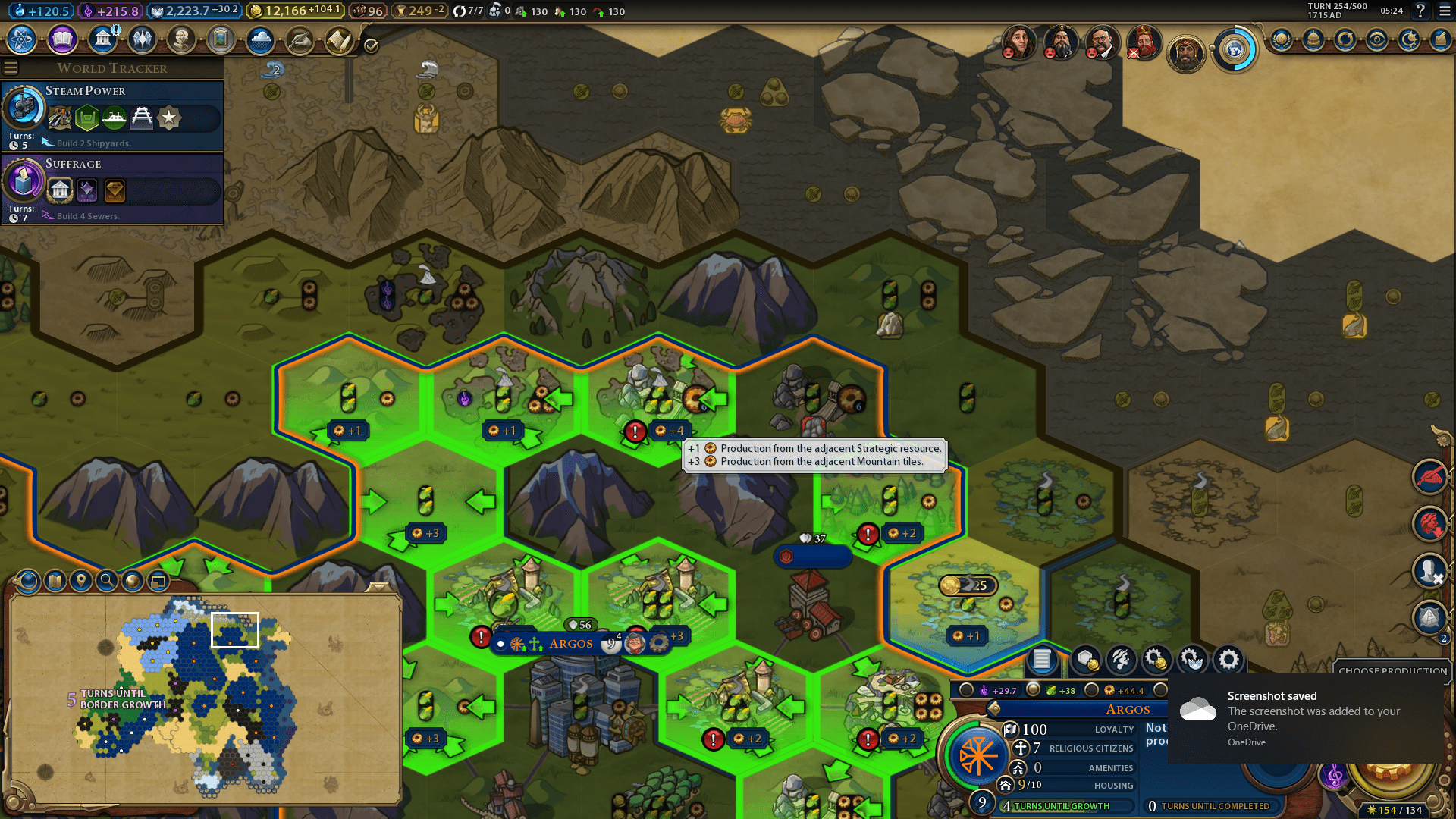Open the Technology tree
This screenshot has width=1456, height=819.
point(20,39)
